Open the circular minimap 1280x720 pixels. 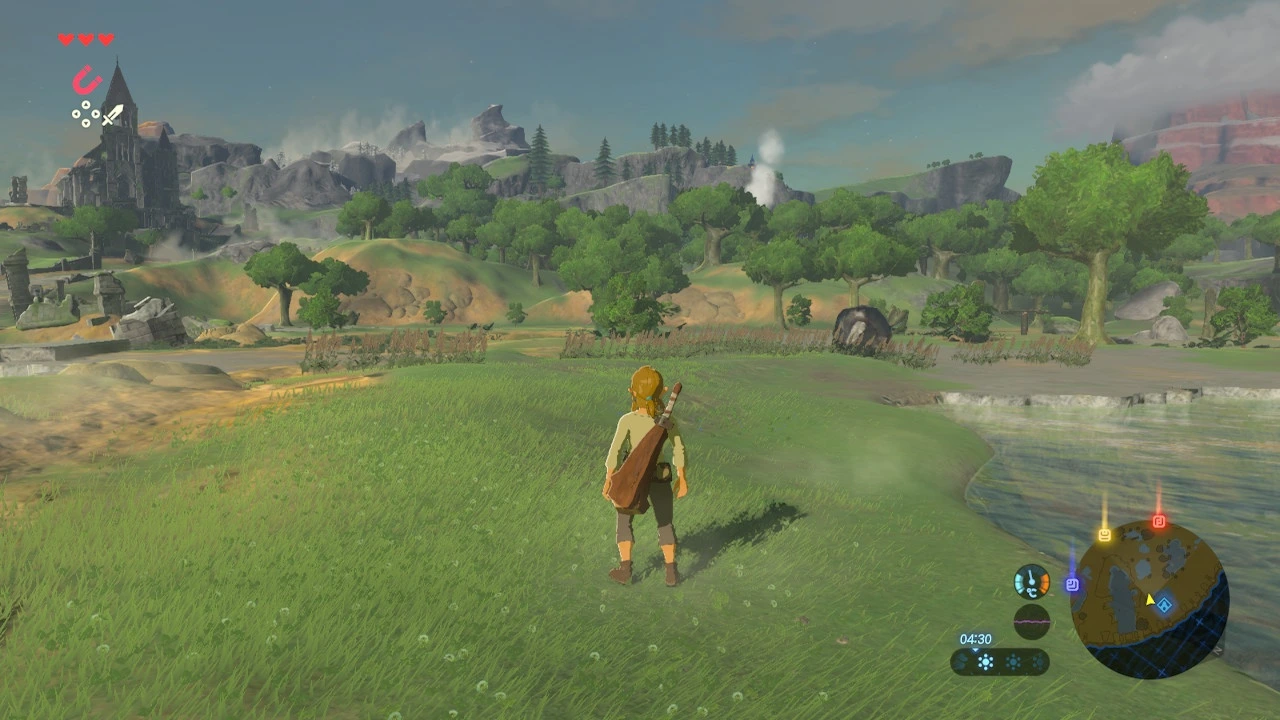(1149, 599)
